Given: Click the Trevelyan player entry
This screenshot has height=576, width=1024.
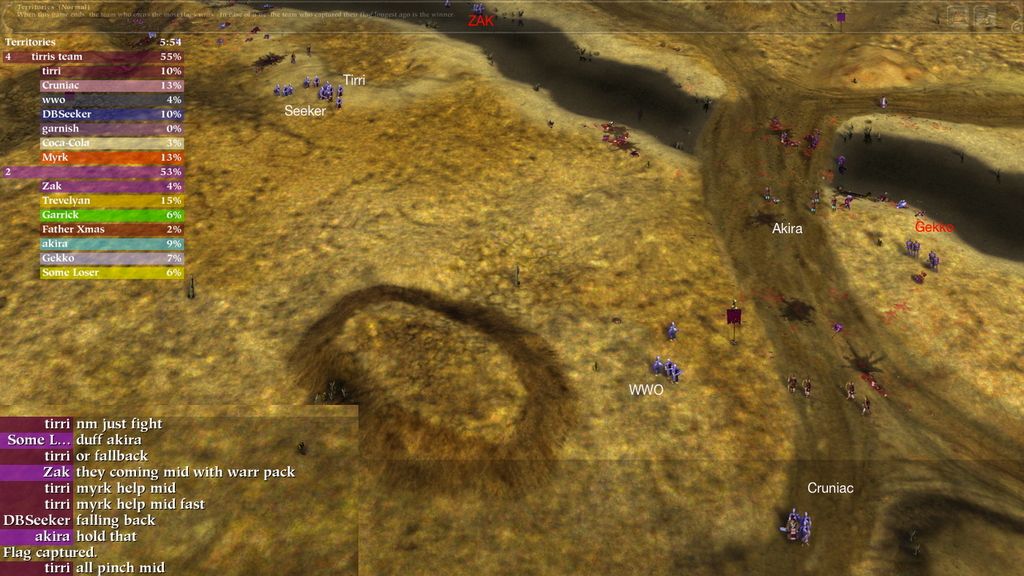Looking at the screenshot, I should pos(110,200).
